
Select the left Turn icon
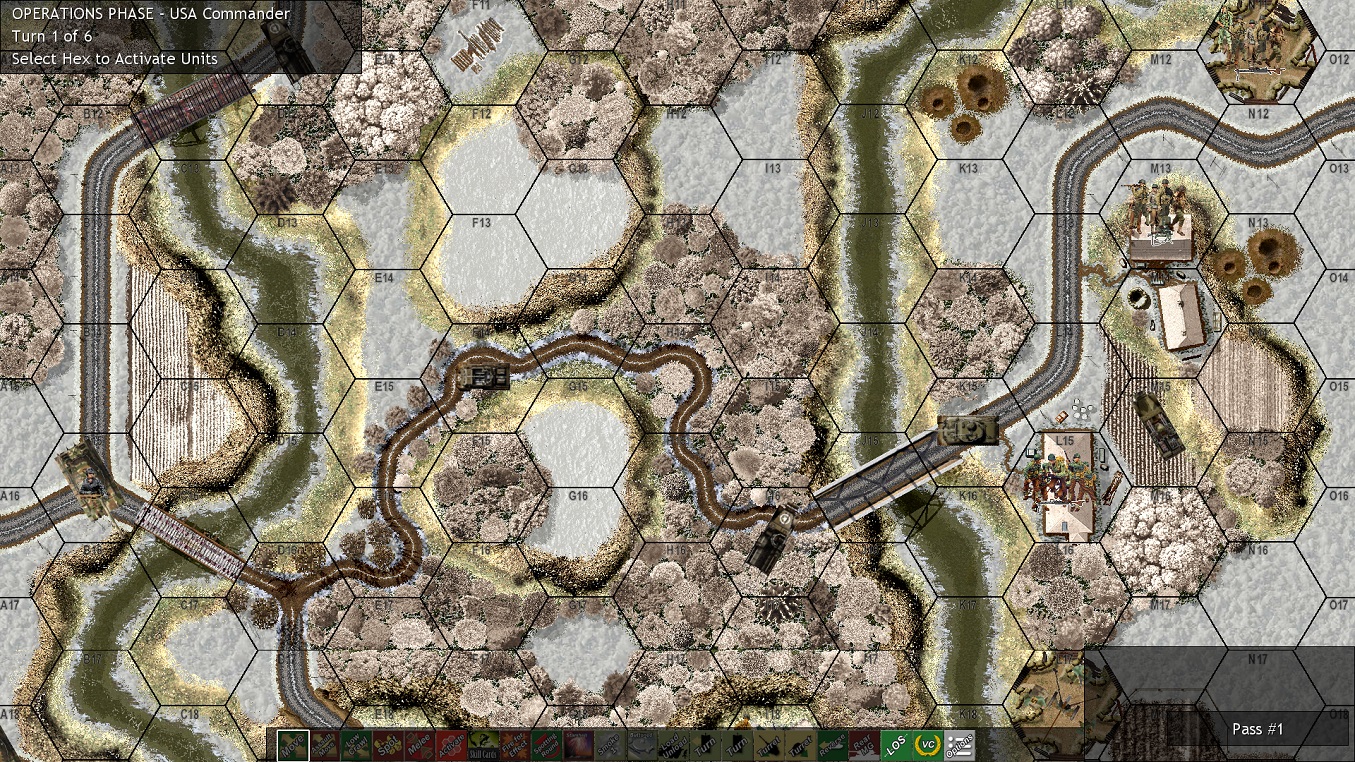click(x=705, y=745)
